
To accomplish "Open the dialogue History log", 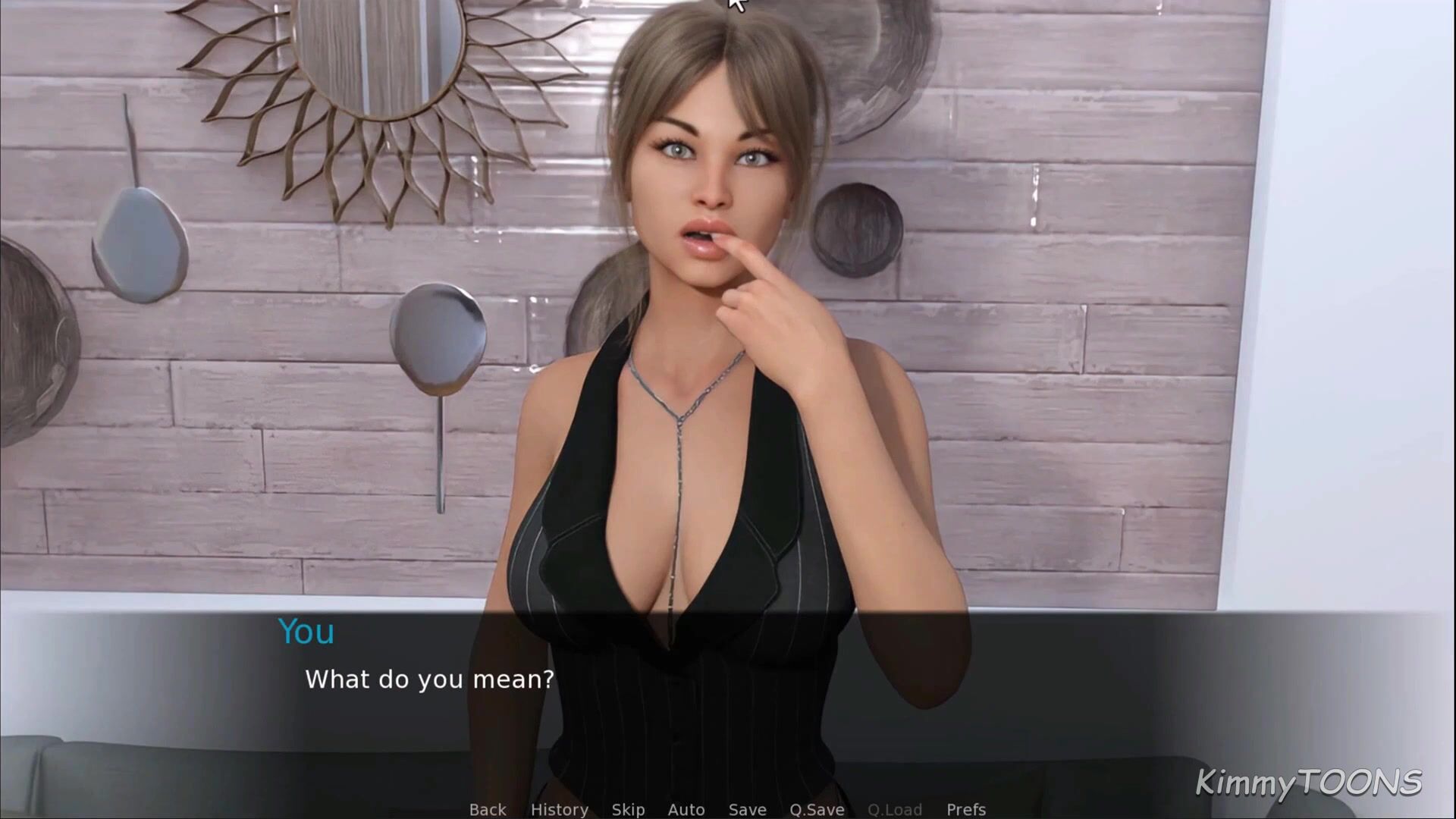I will (x=559, y=809).
